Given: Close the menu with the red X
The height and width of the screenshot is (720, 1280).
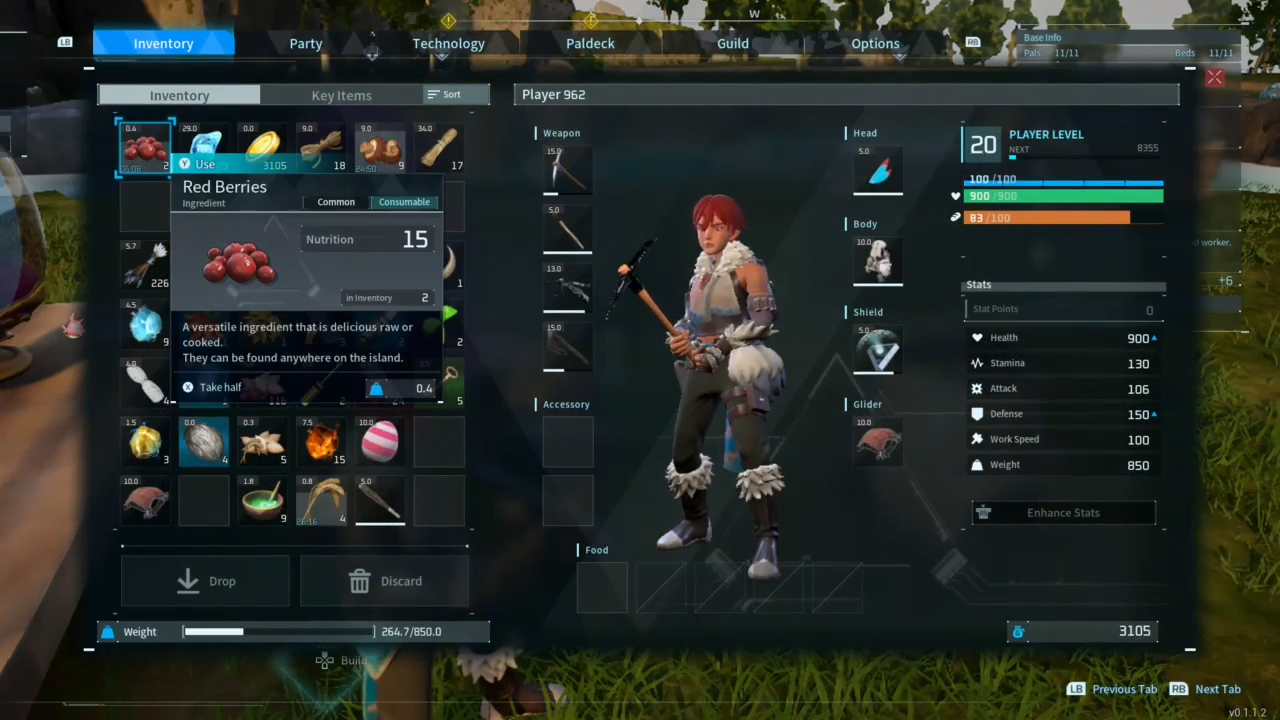Looking at the screenshot, I should pos(1215,77).
